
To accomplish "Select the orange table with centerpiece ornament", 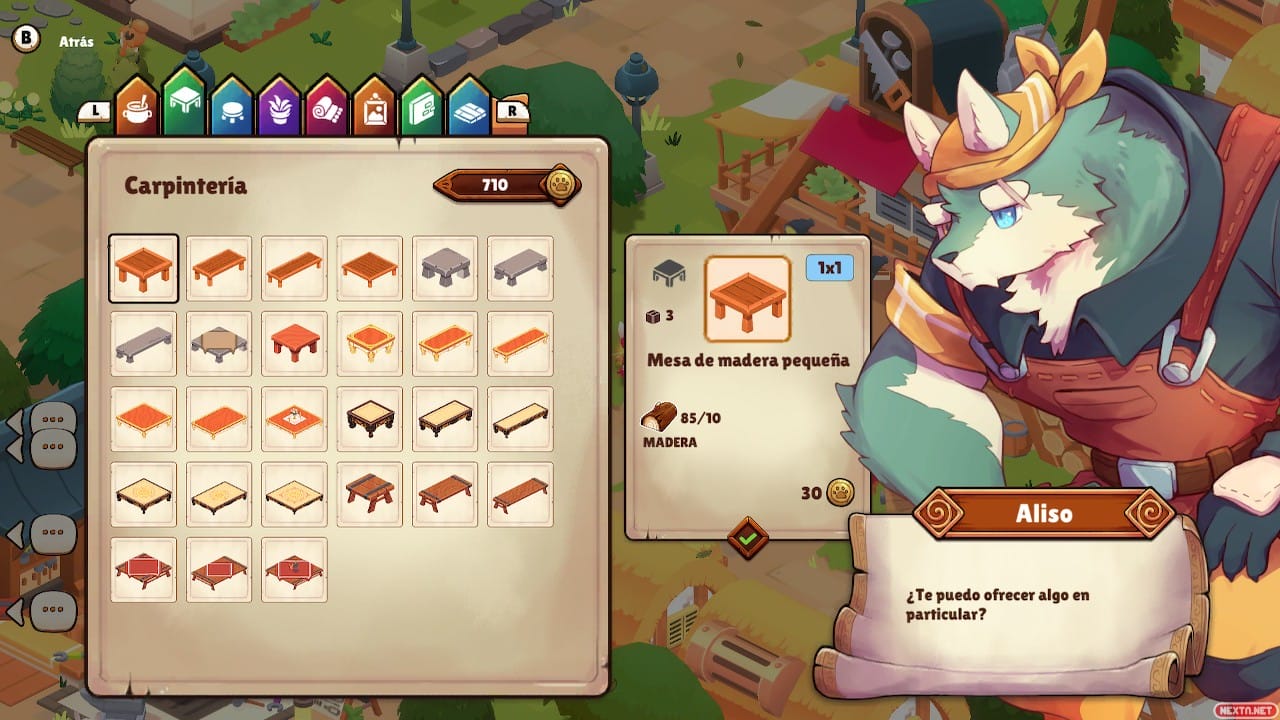I will point(294,419).
